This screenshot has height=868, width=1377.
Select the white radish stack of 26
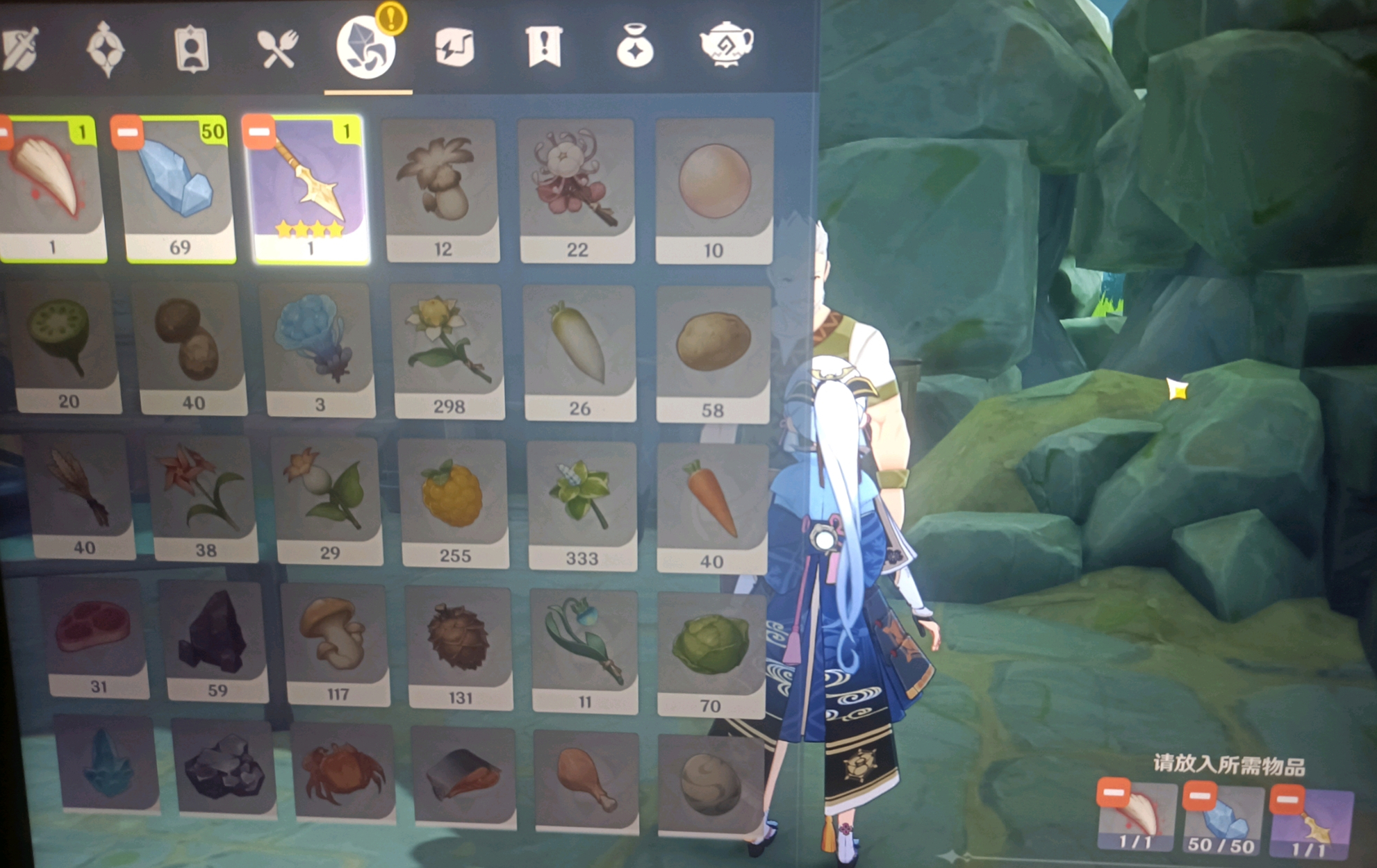[579, 351]
